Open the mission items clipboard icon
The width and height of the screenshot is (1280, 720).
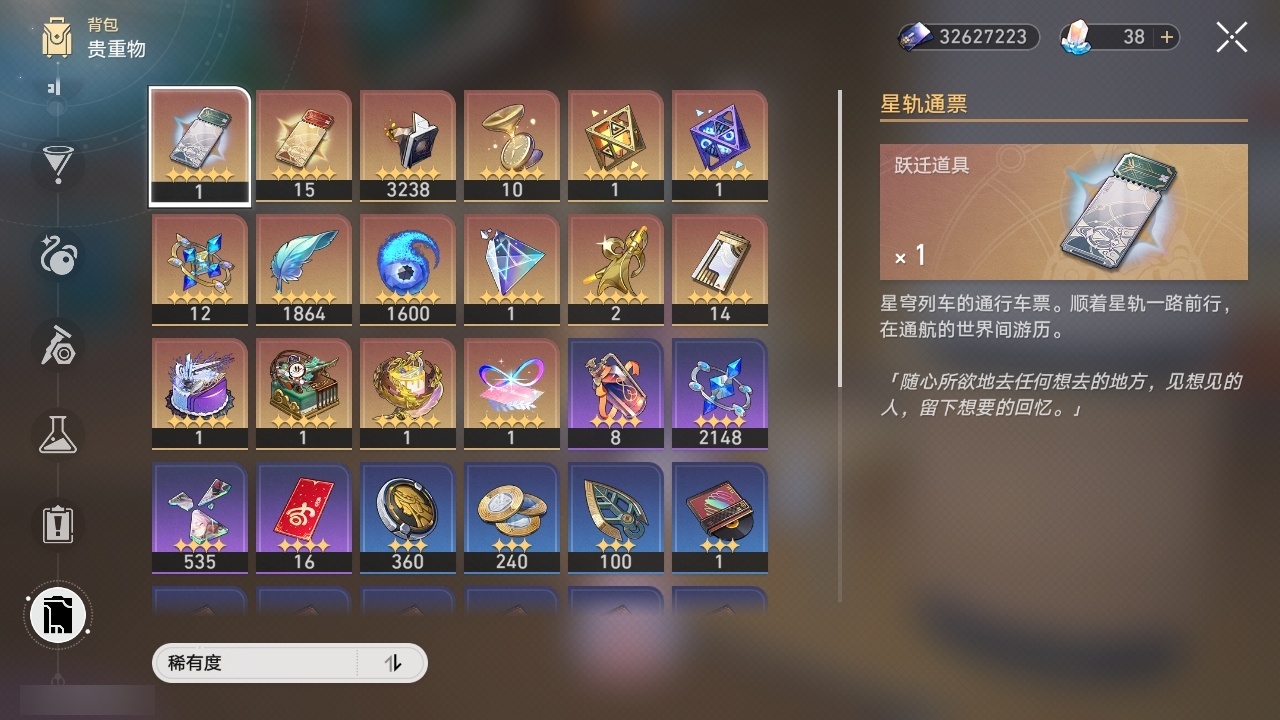[x=57, y=524]
